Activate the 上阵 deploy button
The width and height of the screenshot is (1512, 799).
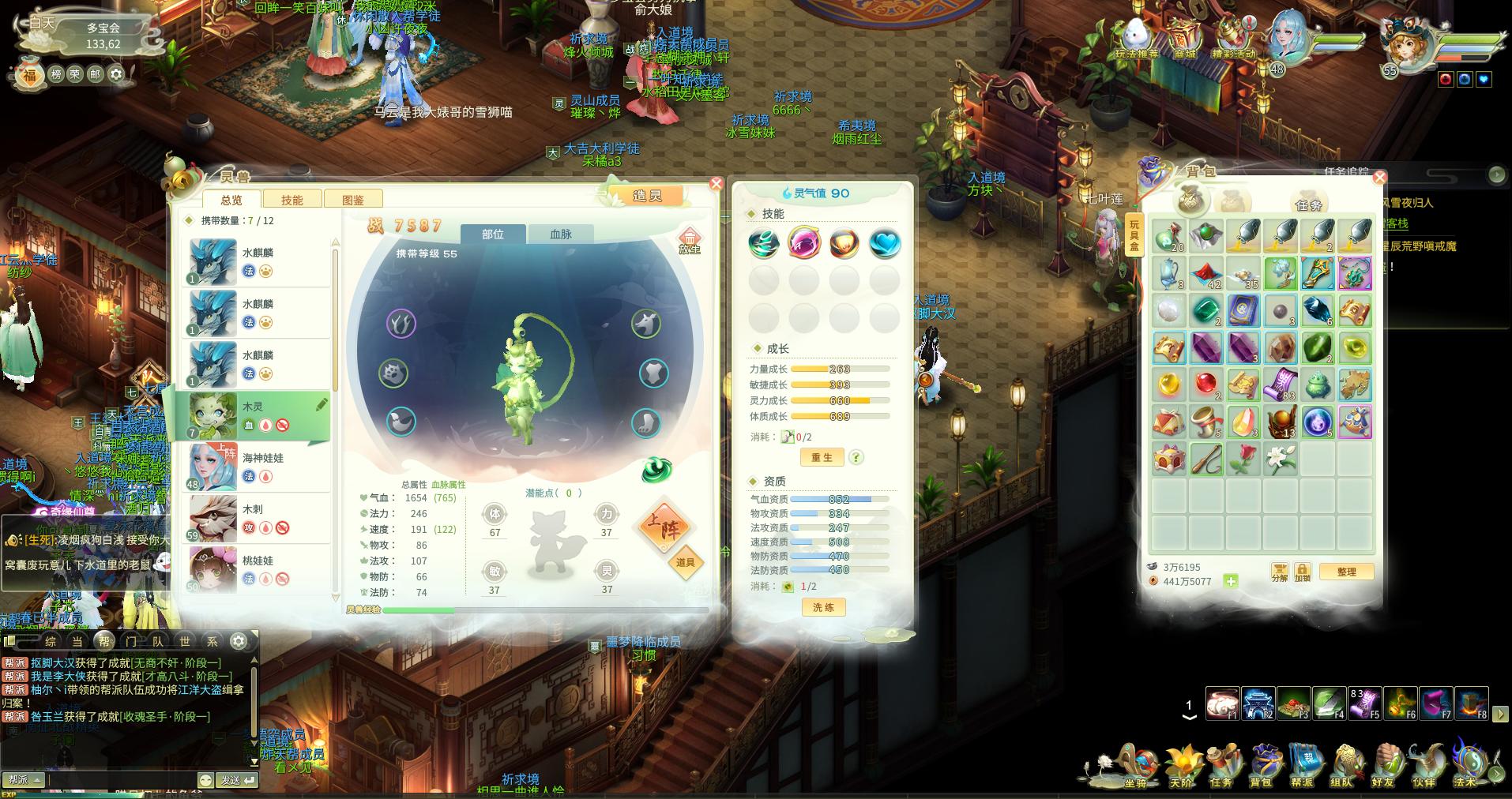point(664,527)
